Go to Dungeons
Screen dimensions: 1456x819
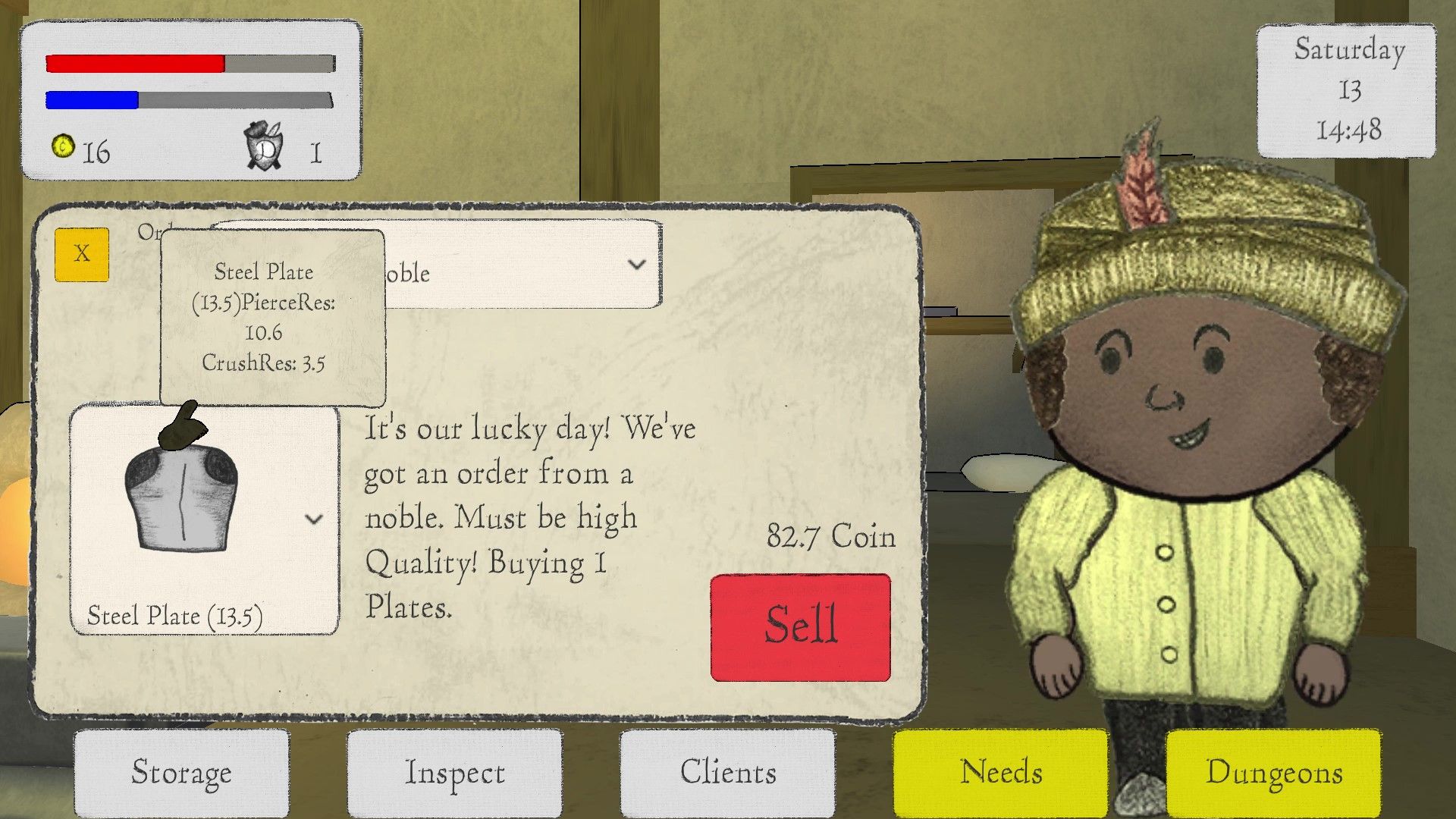click(x=1273, y=772)
